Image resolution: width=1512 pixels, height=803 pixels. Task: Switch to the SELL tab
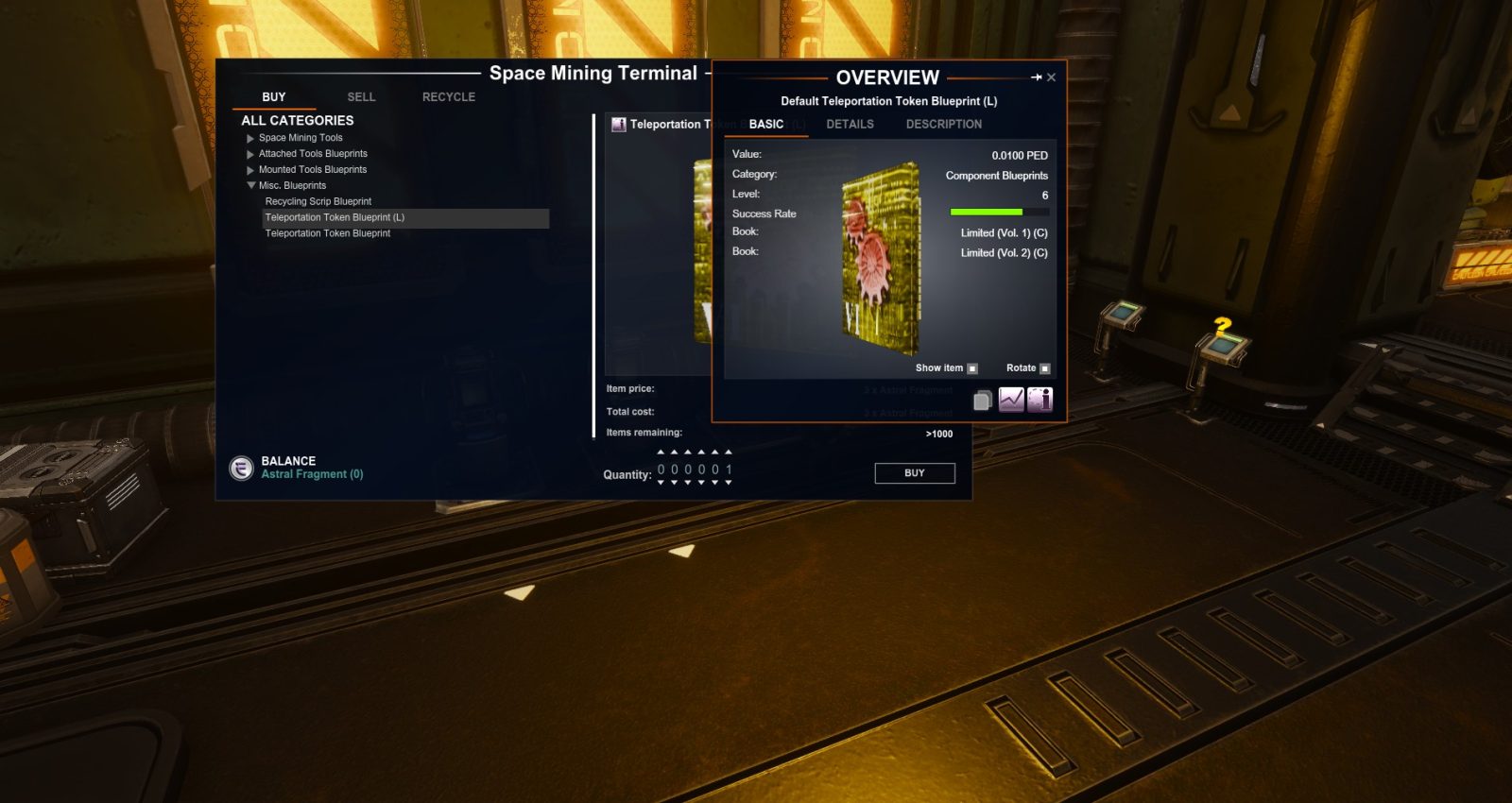pyautogui.click(x=360, y=96)
